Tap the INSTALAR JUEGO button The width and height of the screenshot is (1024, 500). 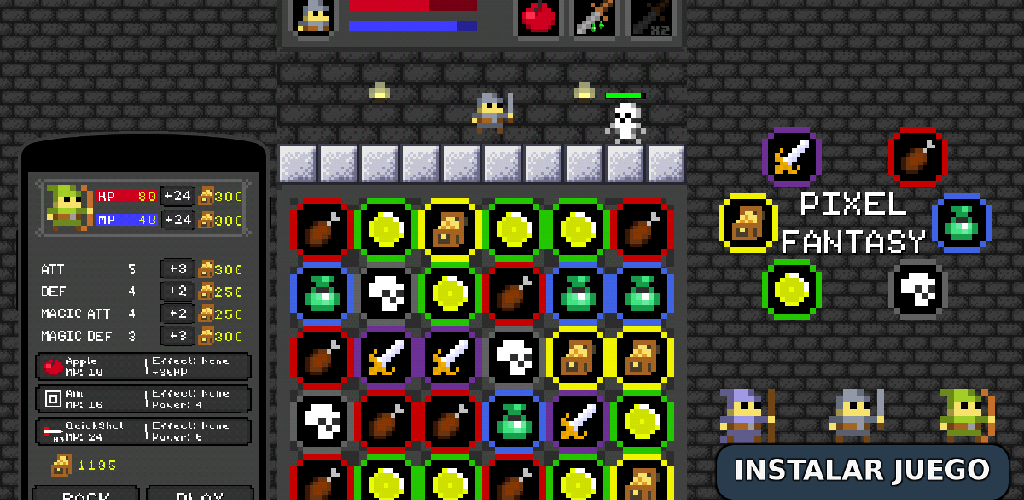[861, 470]
